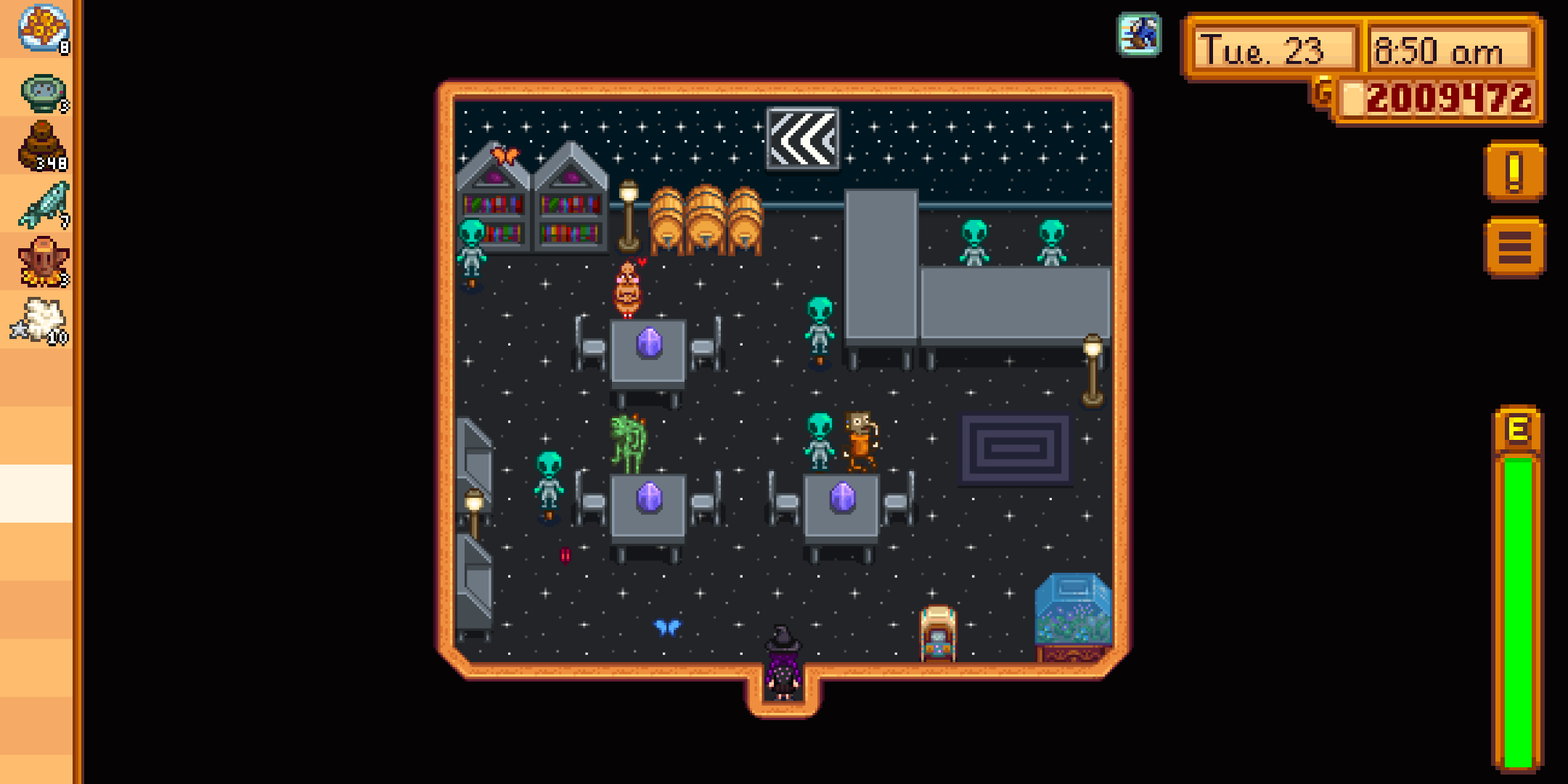
Task: Click the alien standing behind the bar counter
Action: pyautogui.click(x=973, y=240)
